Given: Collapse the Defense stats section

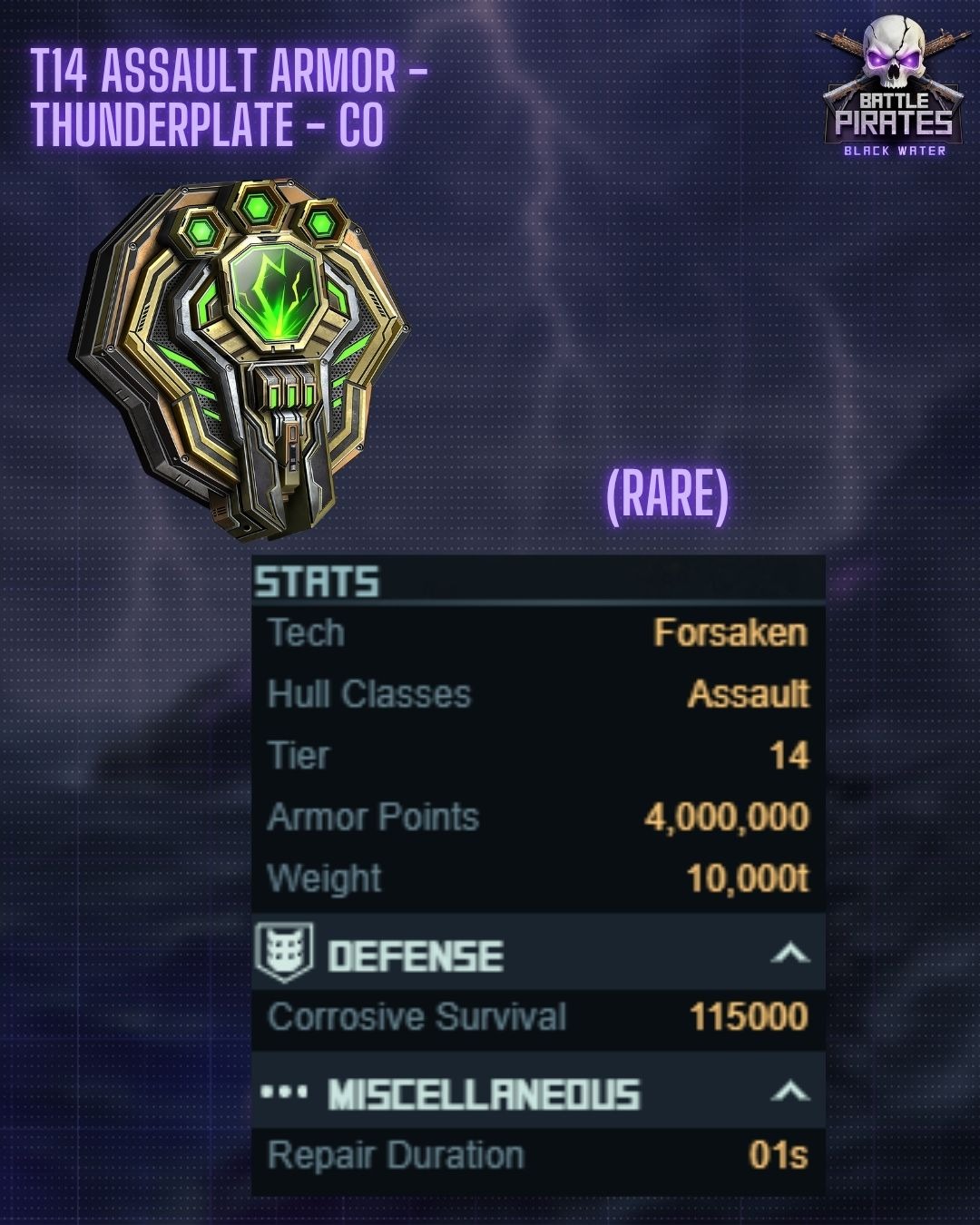Looking at the screenshot, I should click(x=789, y=953).
